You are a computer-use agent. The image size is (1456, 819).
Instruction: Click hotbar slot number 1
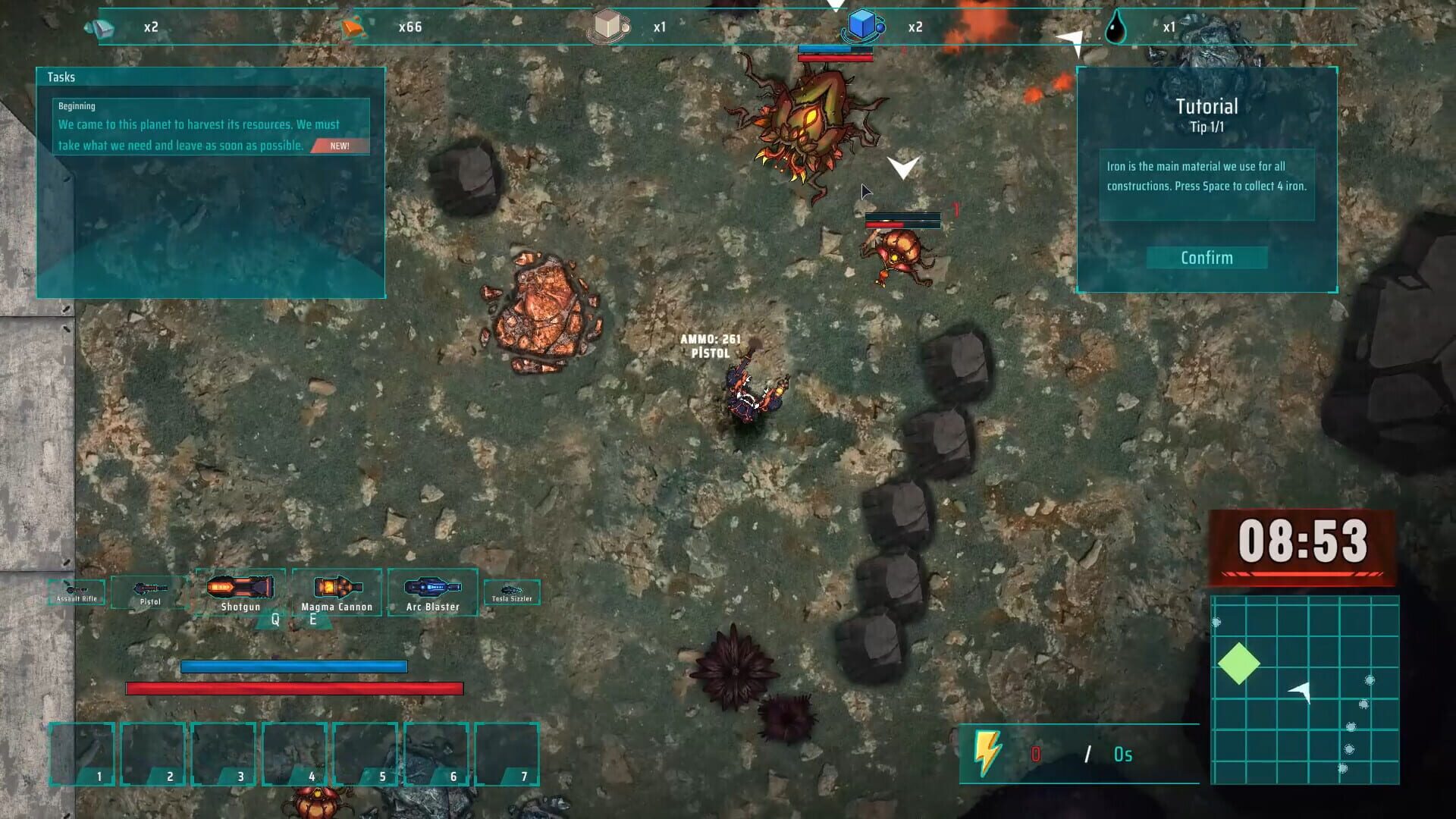pos(83,753)
